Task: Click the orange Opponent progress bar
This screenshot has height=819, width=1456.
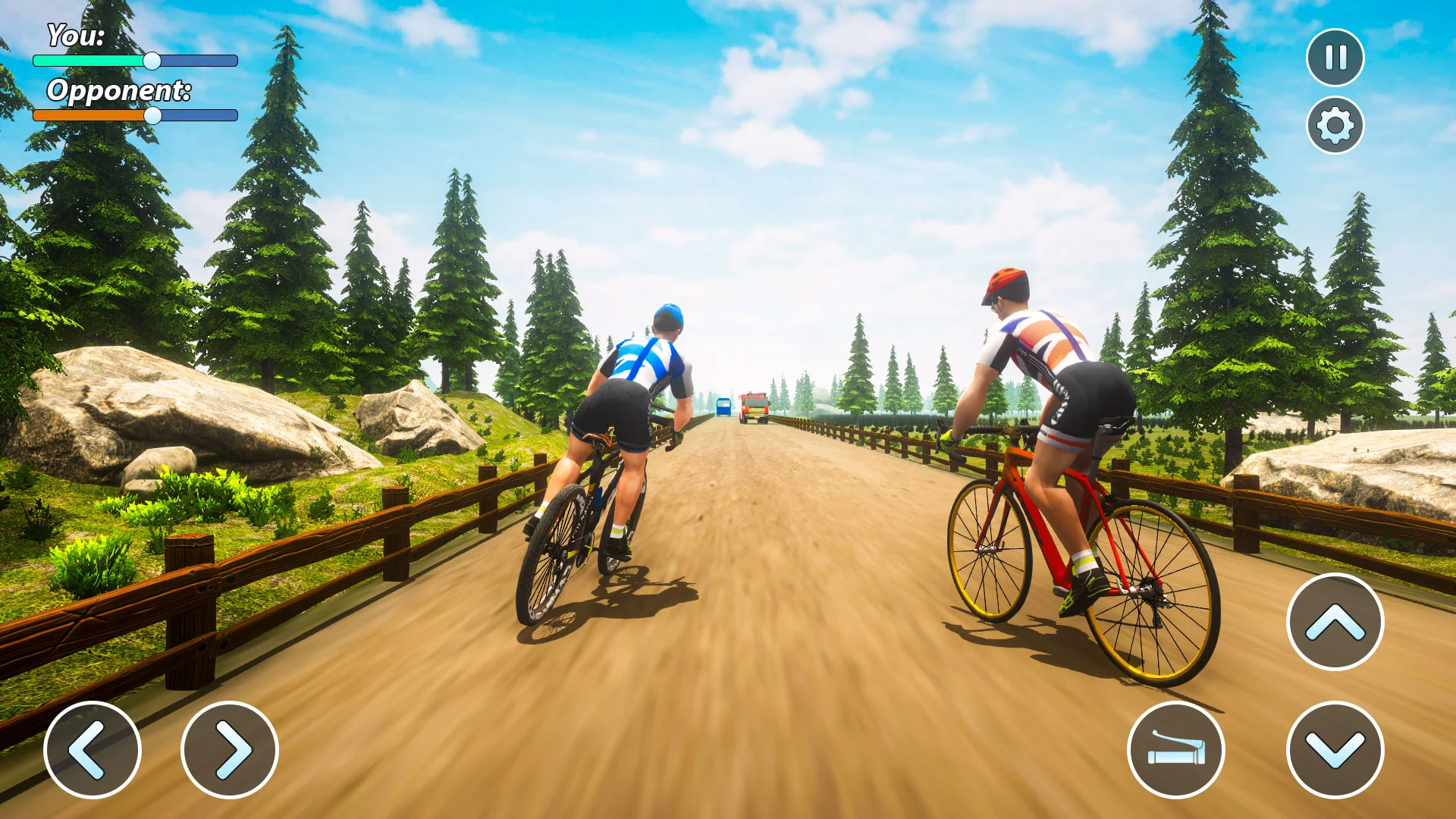Action: (91, 116)
